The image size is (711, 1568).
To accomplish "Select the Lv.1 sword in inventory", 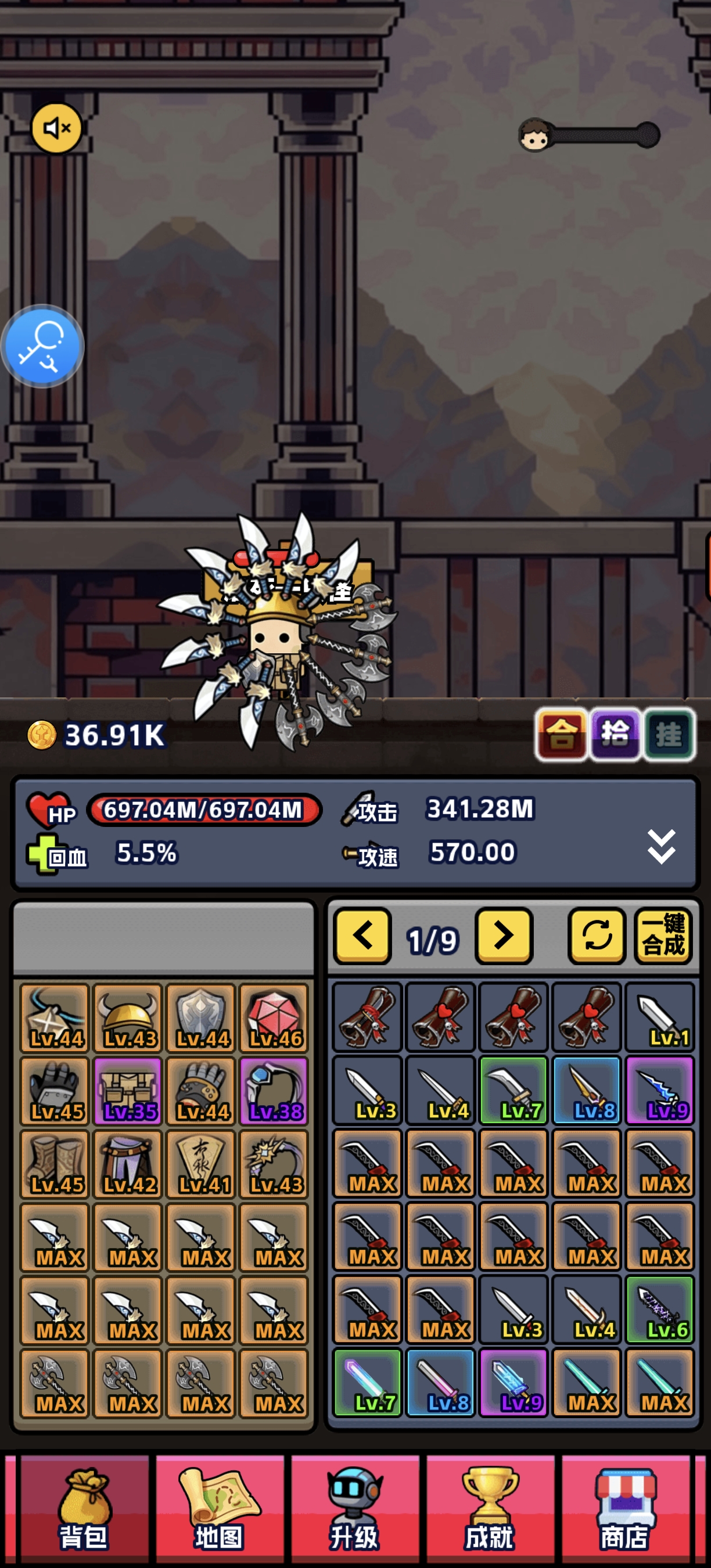I will pos(660,1017).
